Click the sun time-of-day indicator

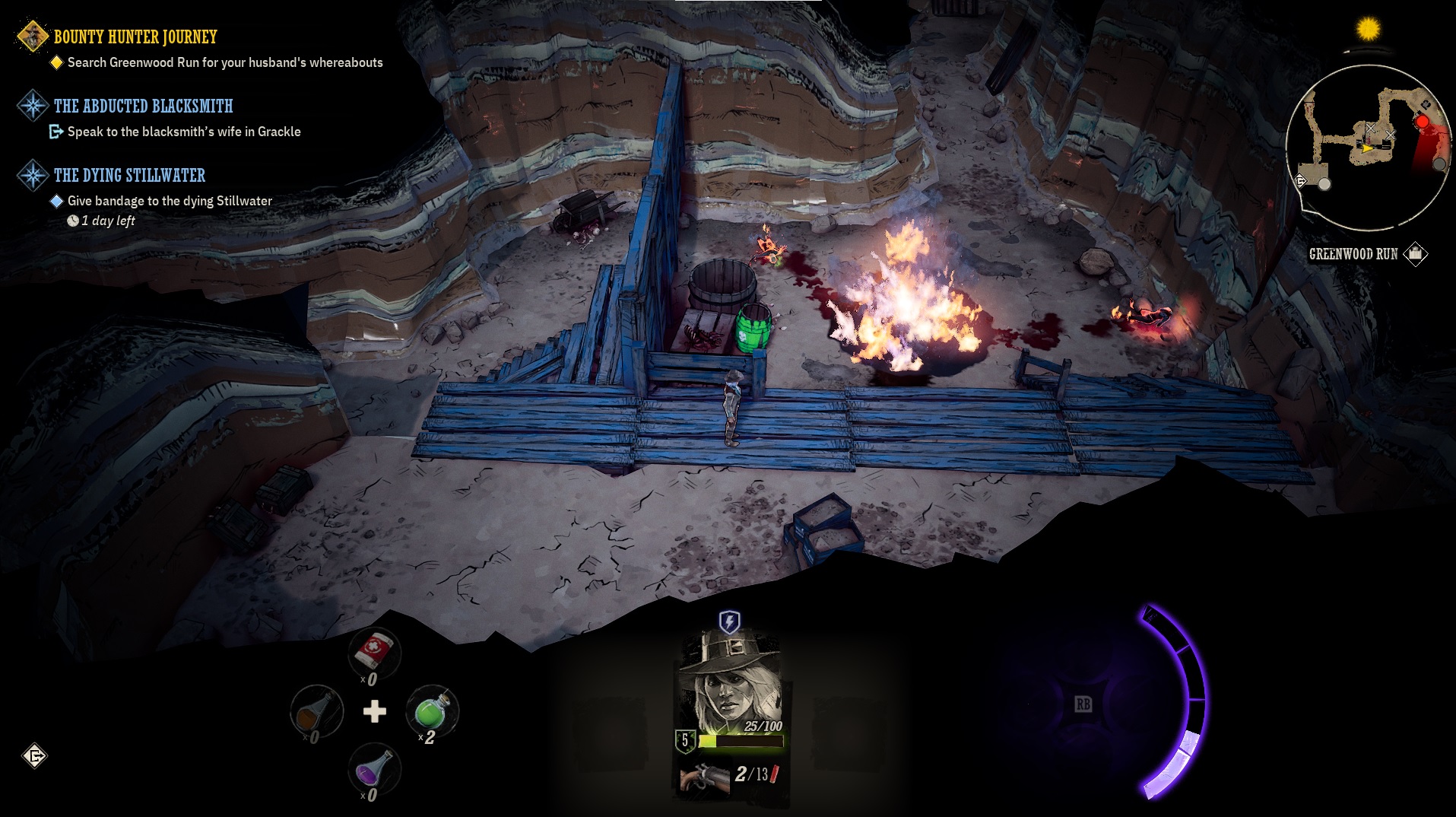(1368, 30)
